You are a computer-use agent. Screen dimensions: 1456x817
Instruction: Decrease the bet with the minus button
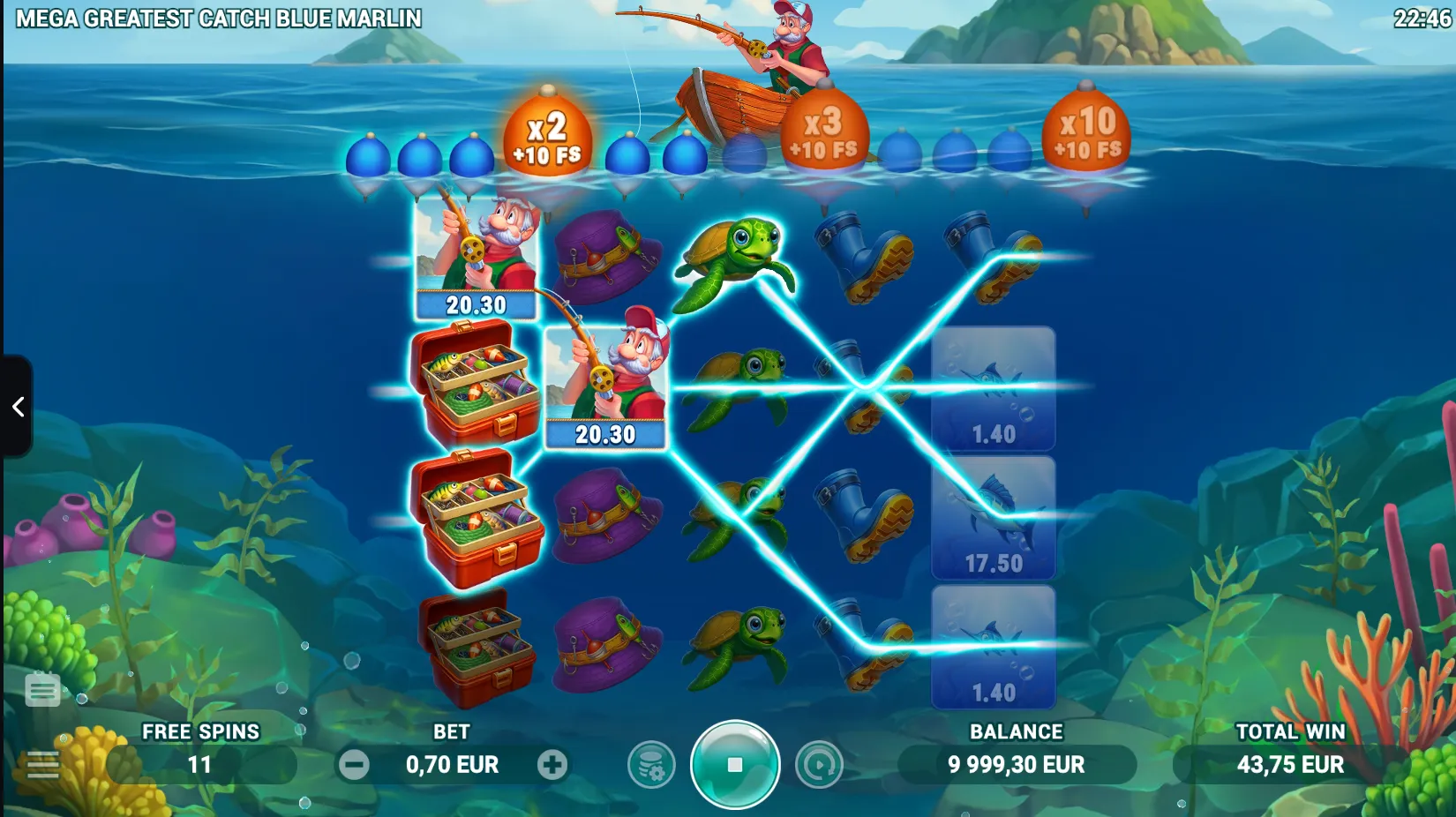point(356,765)
